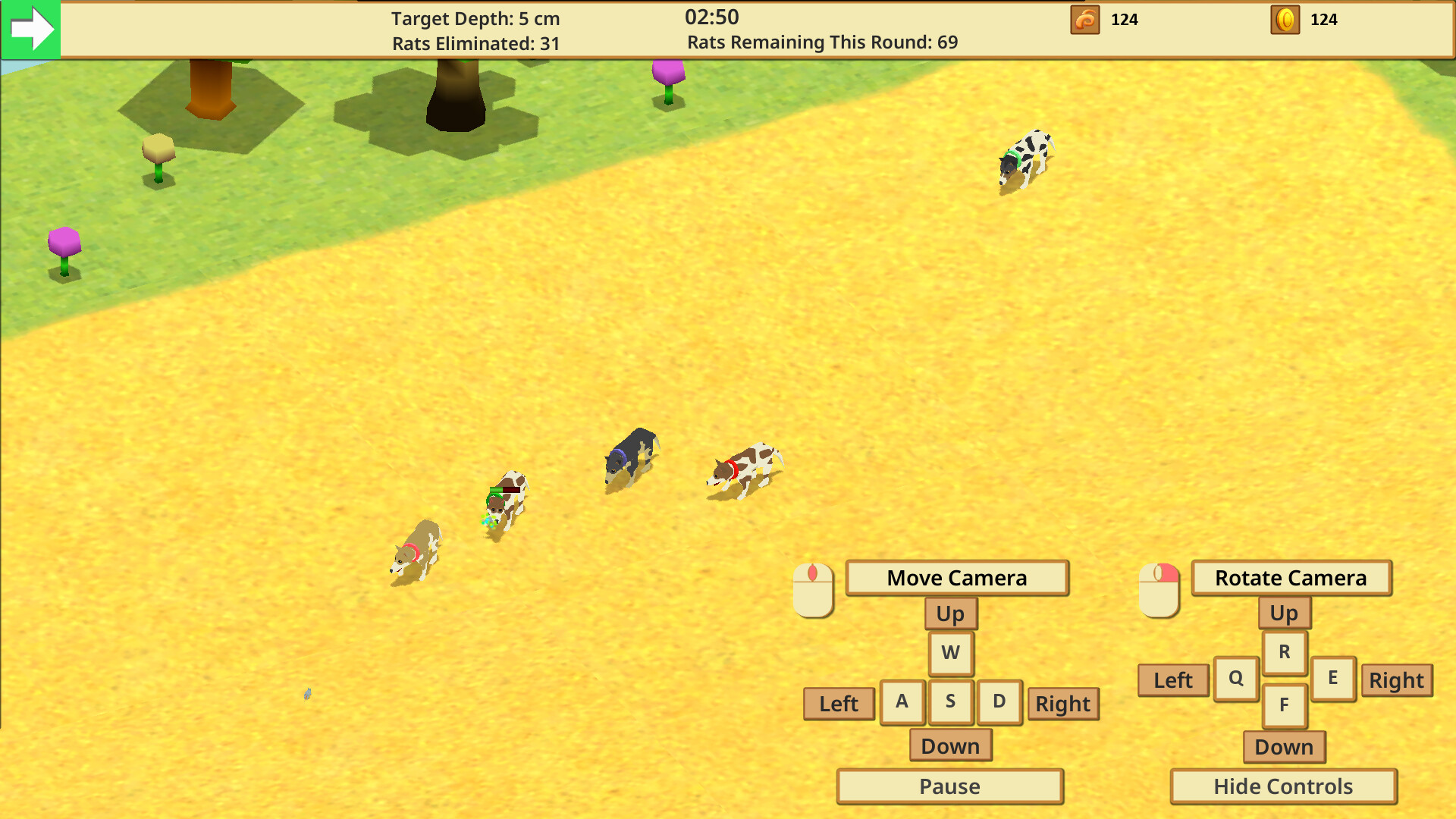This screenshot has width=1456, height=819.
Task: Click Left in the Rotate Camera cluster
Action: [x=1172, y=680]
